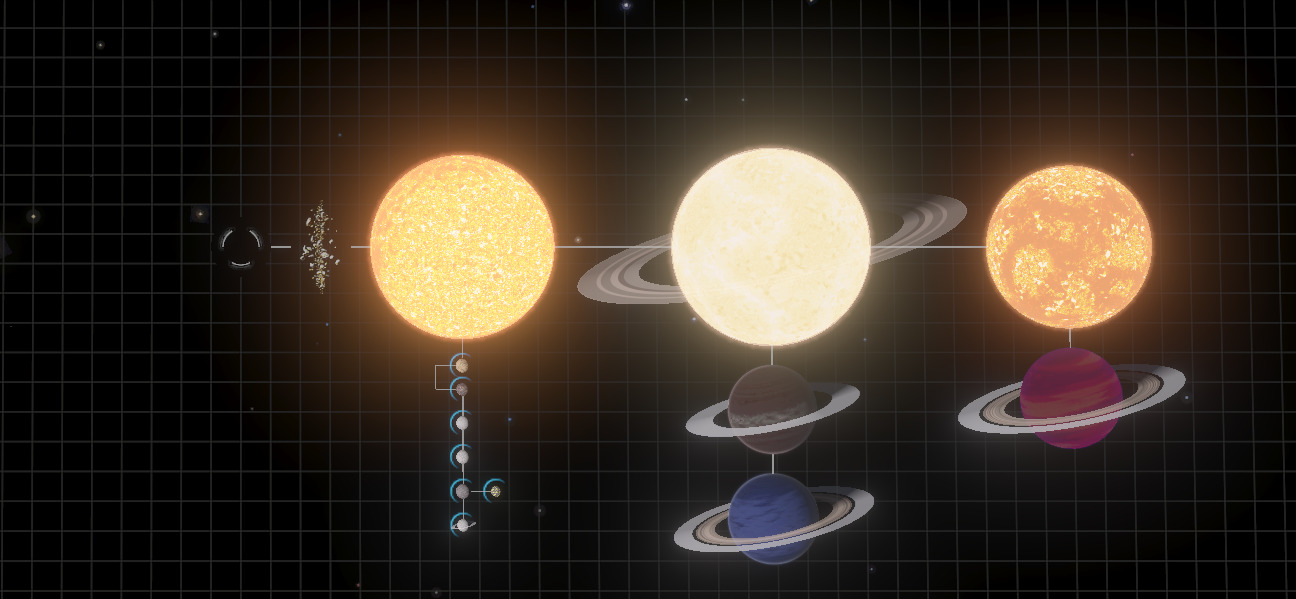The width and height of the screenshot is (1296, 599).
Task: Select the brown ringed gas giant
Action: (x=771, y=409)
